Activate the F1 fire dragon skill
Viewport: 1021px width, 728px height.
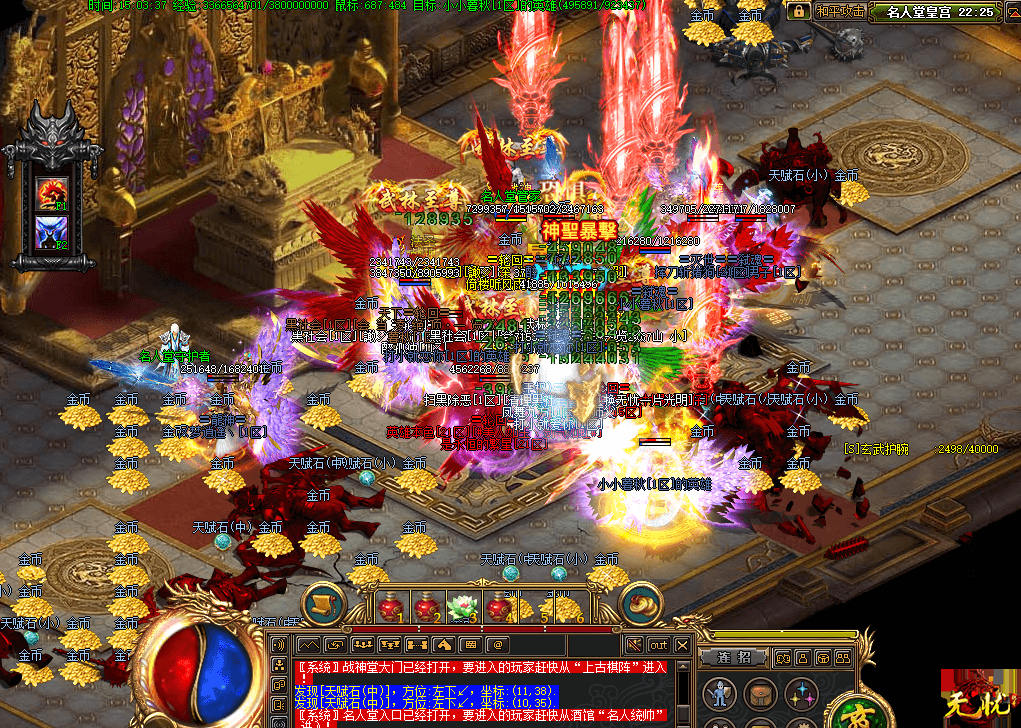coord(52,193)
